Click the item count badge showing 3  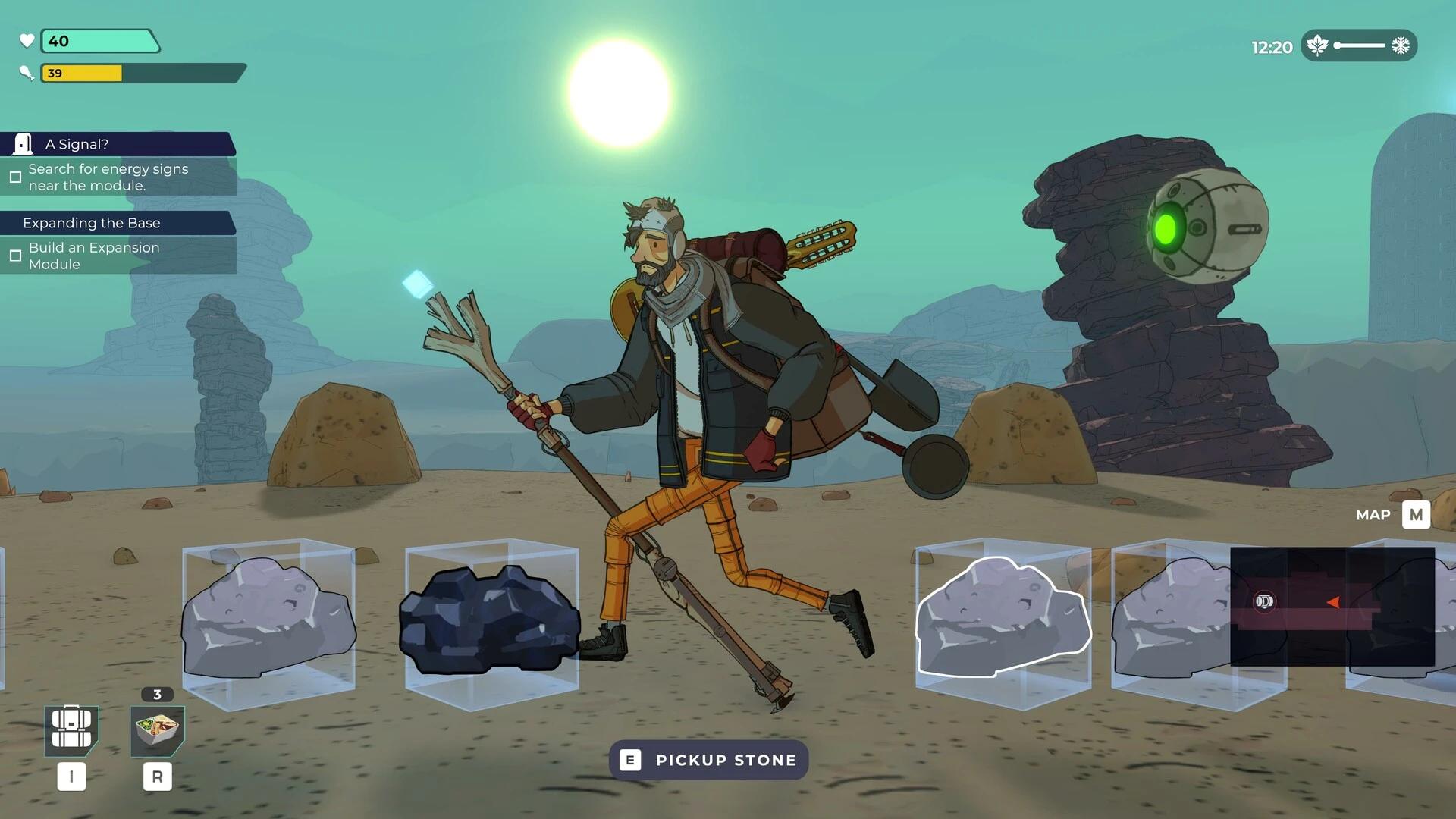coord(157,693)
